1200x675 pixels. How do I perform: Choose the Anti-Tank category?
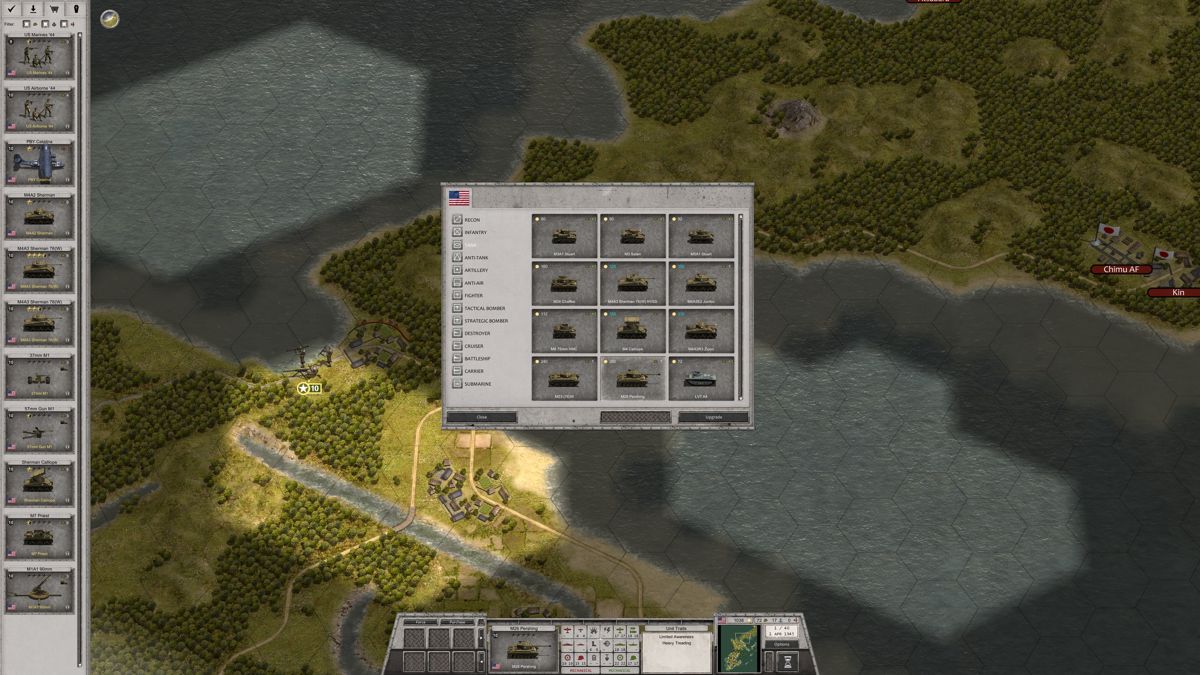pyautogui.click(x=477, y=258)
